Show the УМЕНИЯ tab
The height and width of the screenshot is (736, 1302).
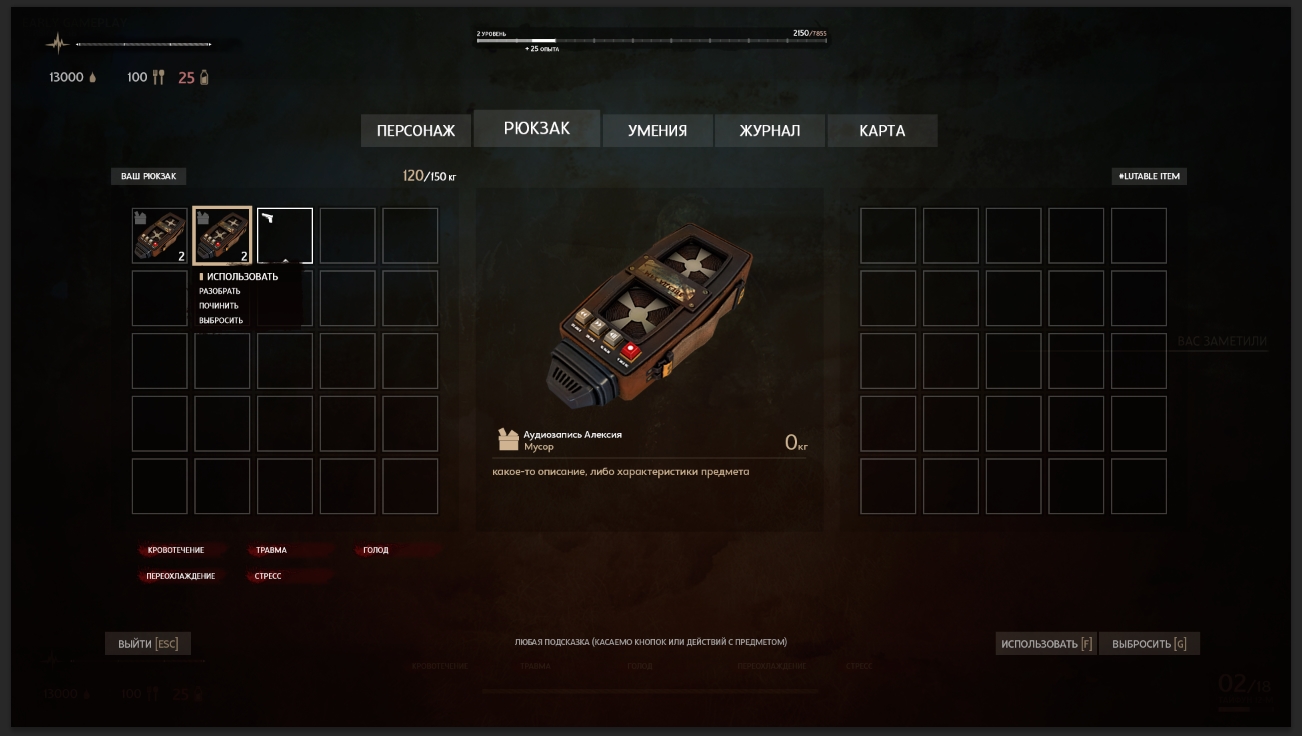[657, 131]
